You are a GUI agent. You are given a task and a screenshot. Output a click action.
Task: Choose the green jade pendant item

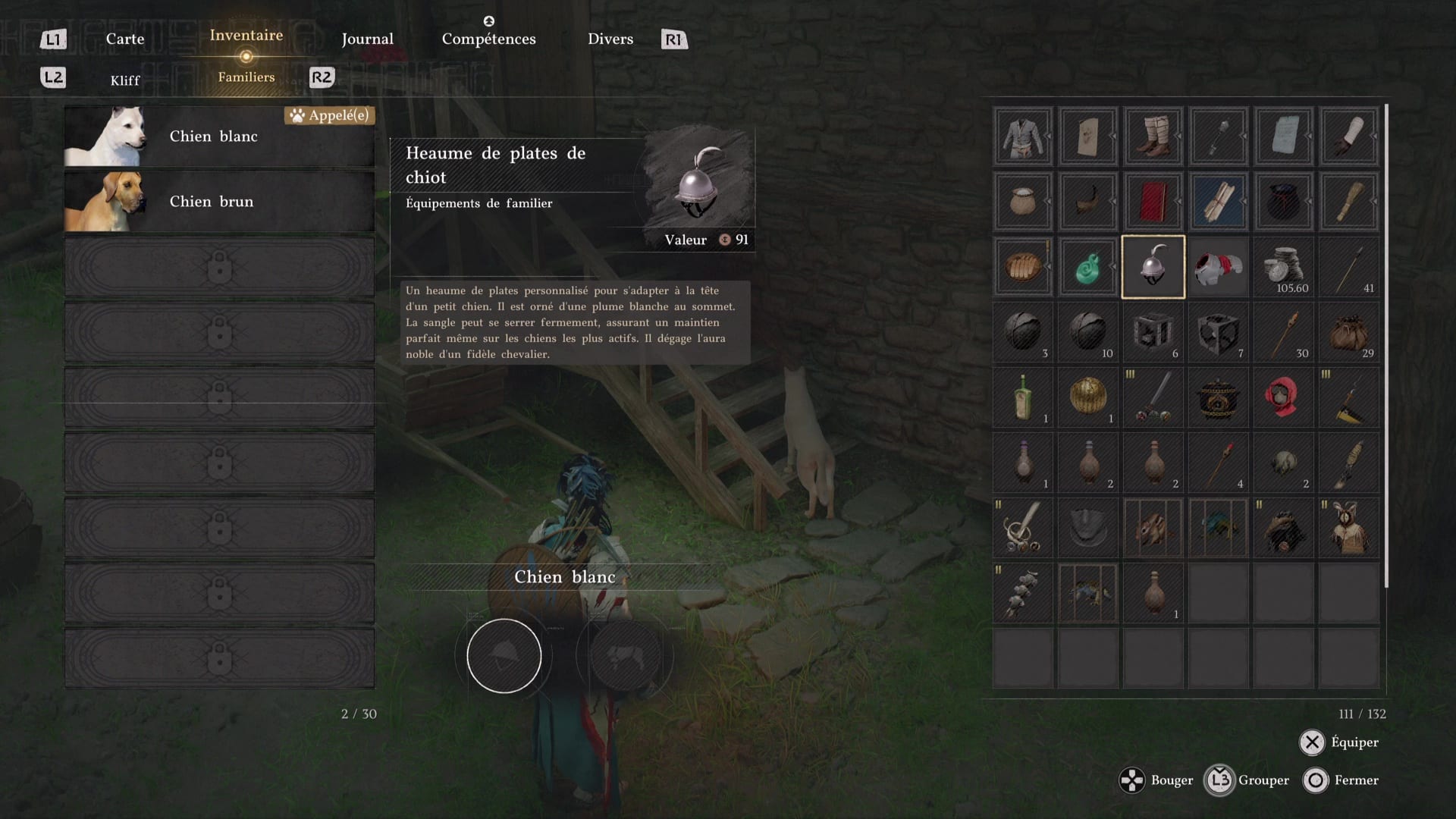pos(1087,267)
